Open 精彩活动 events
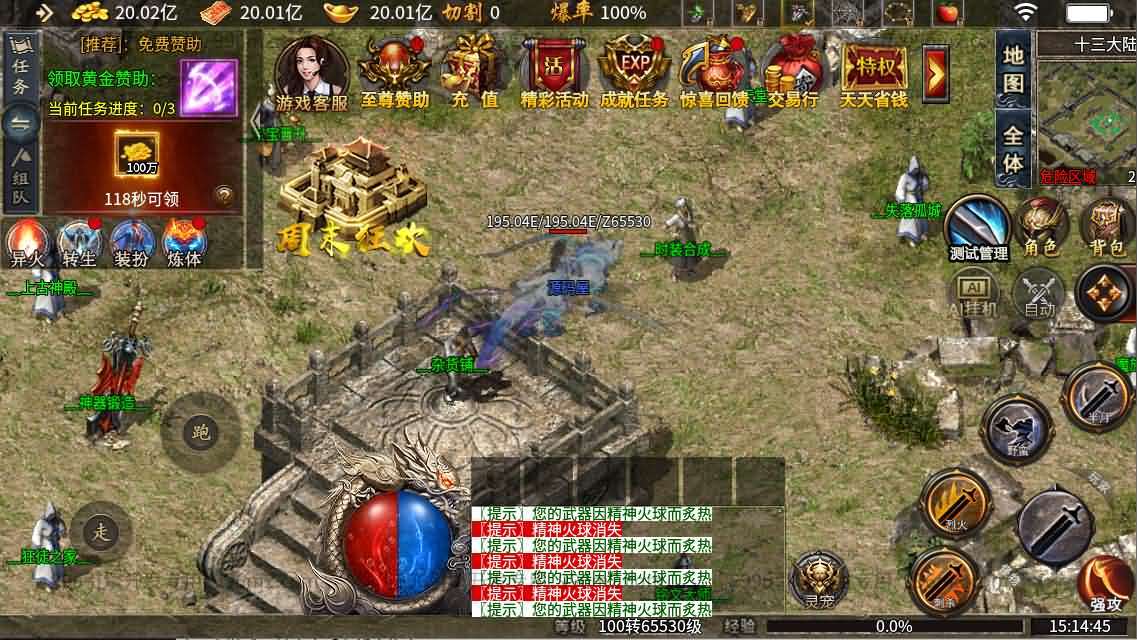 554,72
